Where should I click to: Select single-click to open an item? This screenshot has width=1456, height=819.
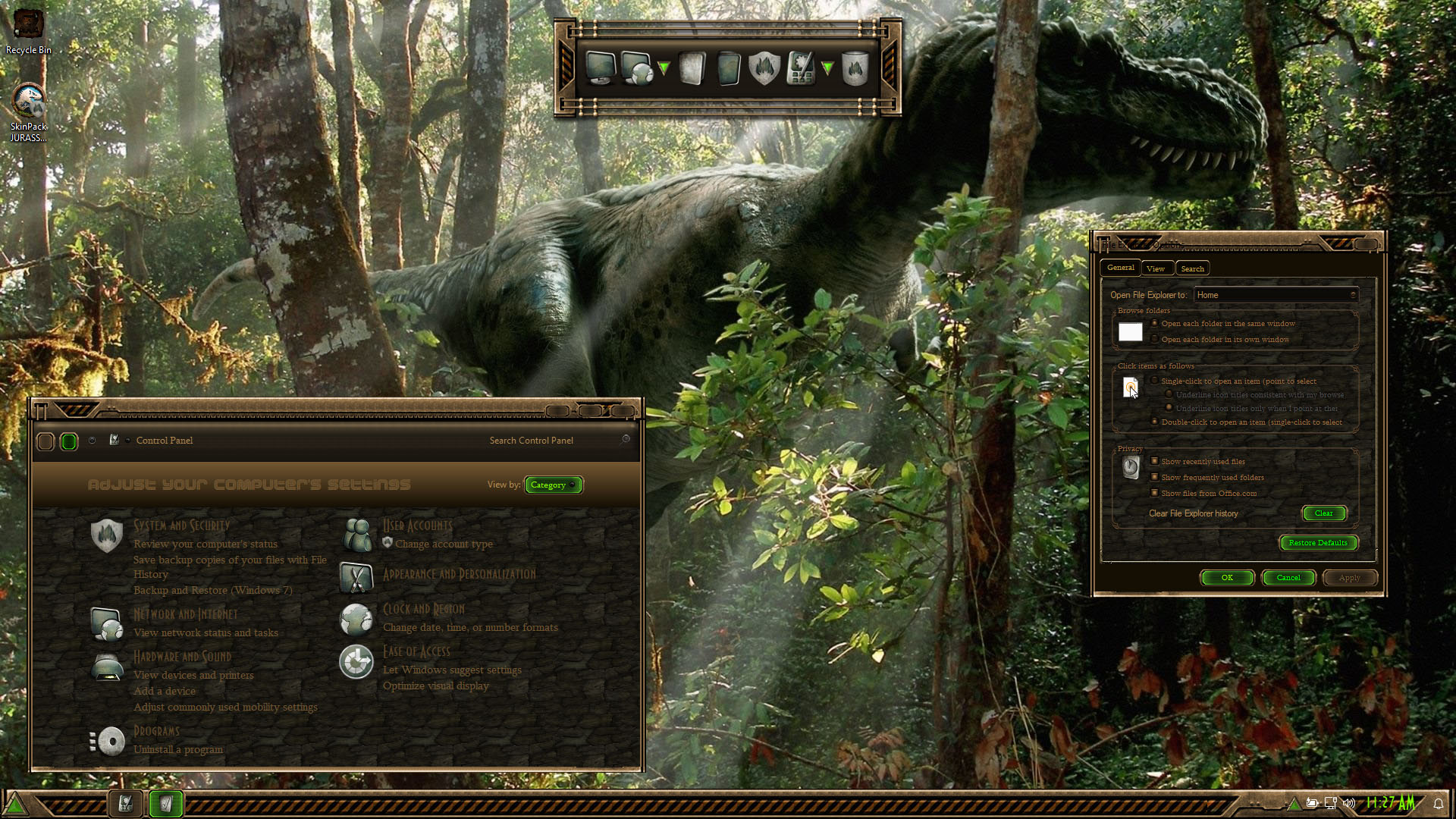coord(1155,381)
